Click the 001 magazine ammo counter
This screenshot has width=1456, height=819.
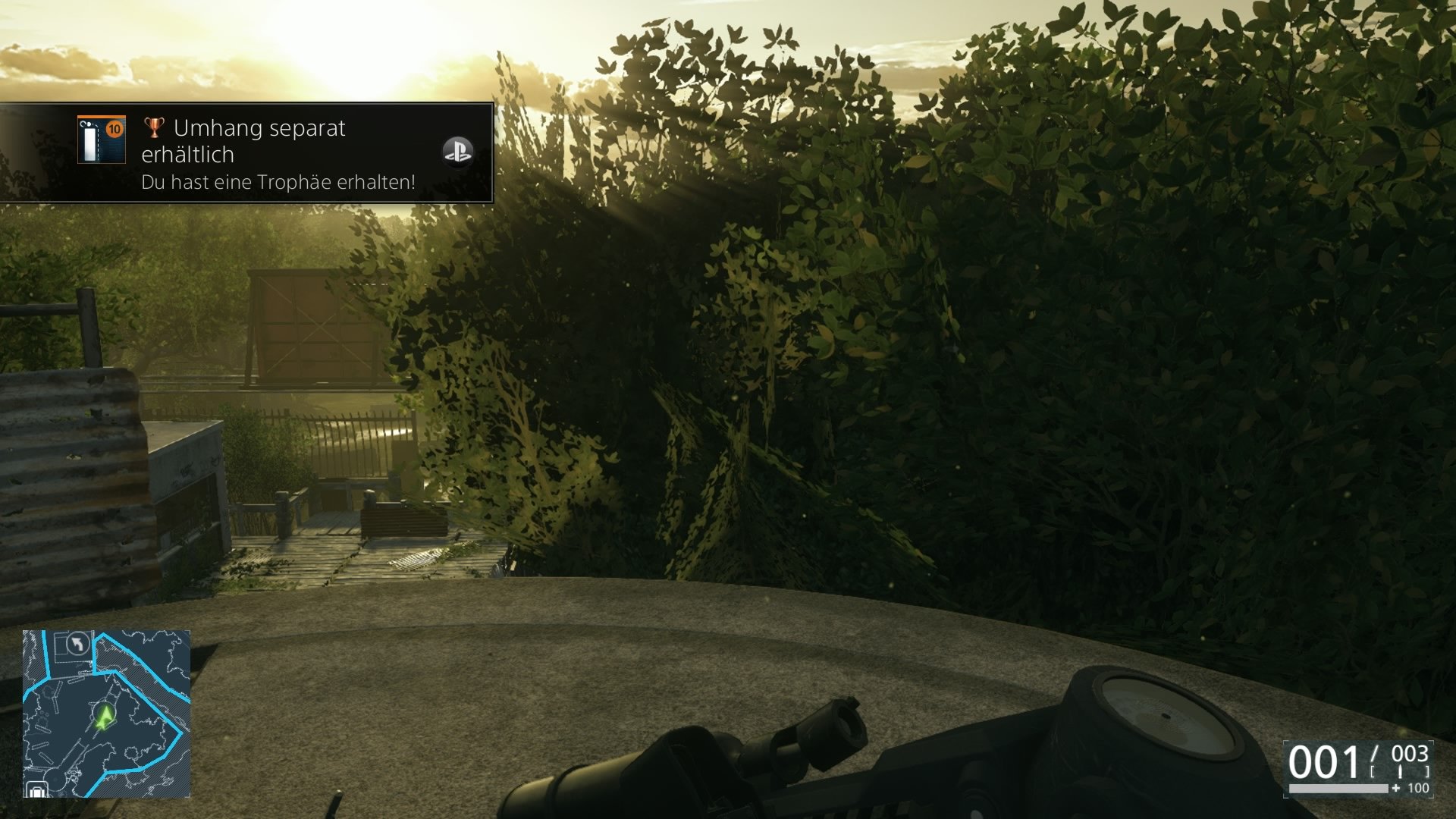[x=1324, y=761]
